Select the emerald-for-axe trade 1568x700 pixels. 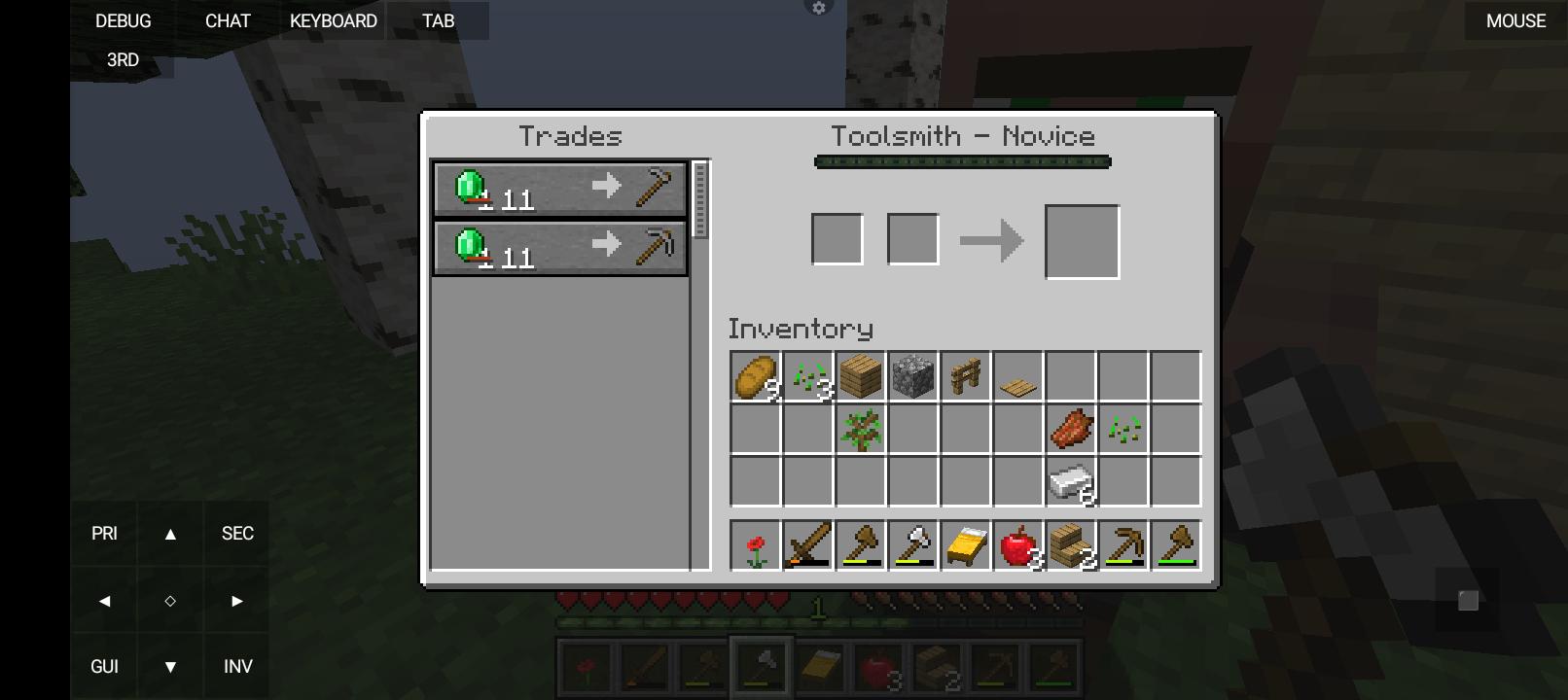click(x=559, y=189)
